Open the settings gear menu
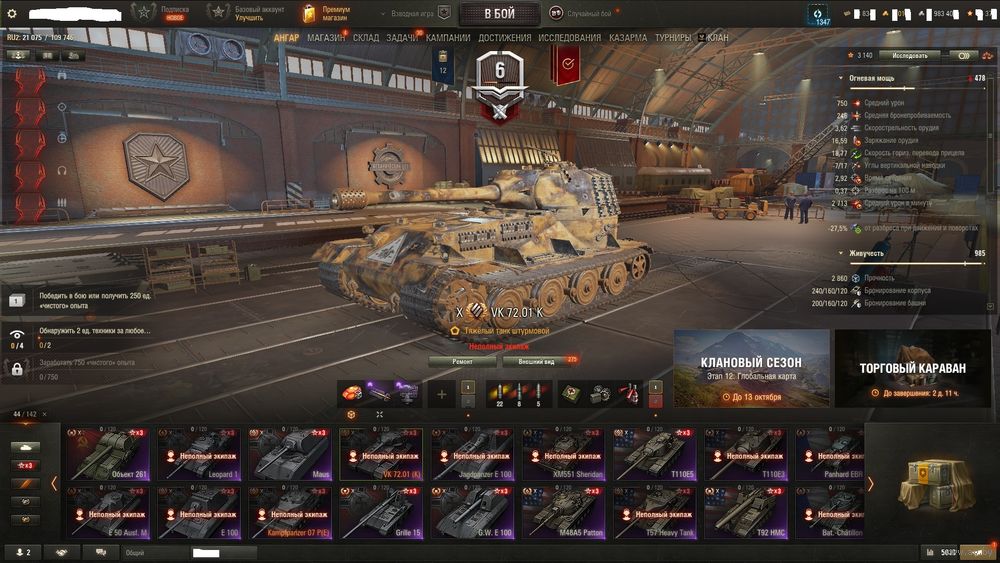The width and height of the screenshot is (1000, 563). [x=13, y=12]
